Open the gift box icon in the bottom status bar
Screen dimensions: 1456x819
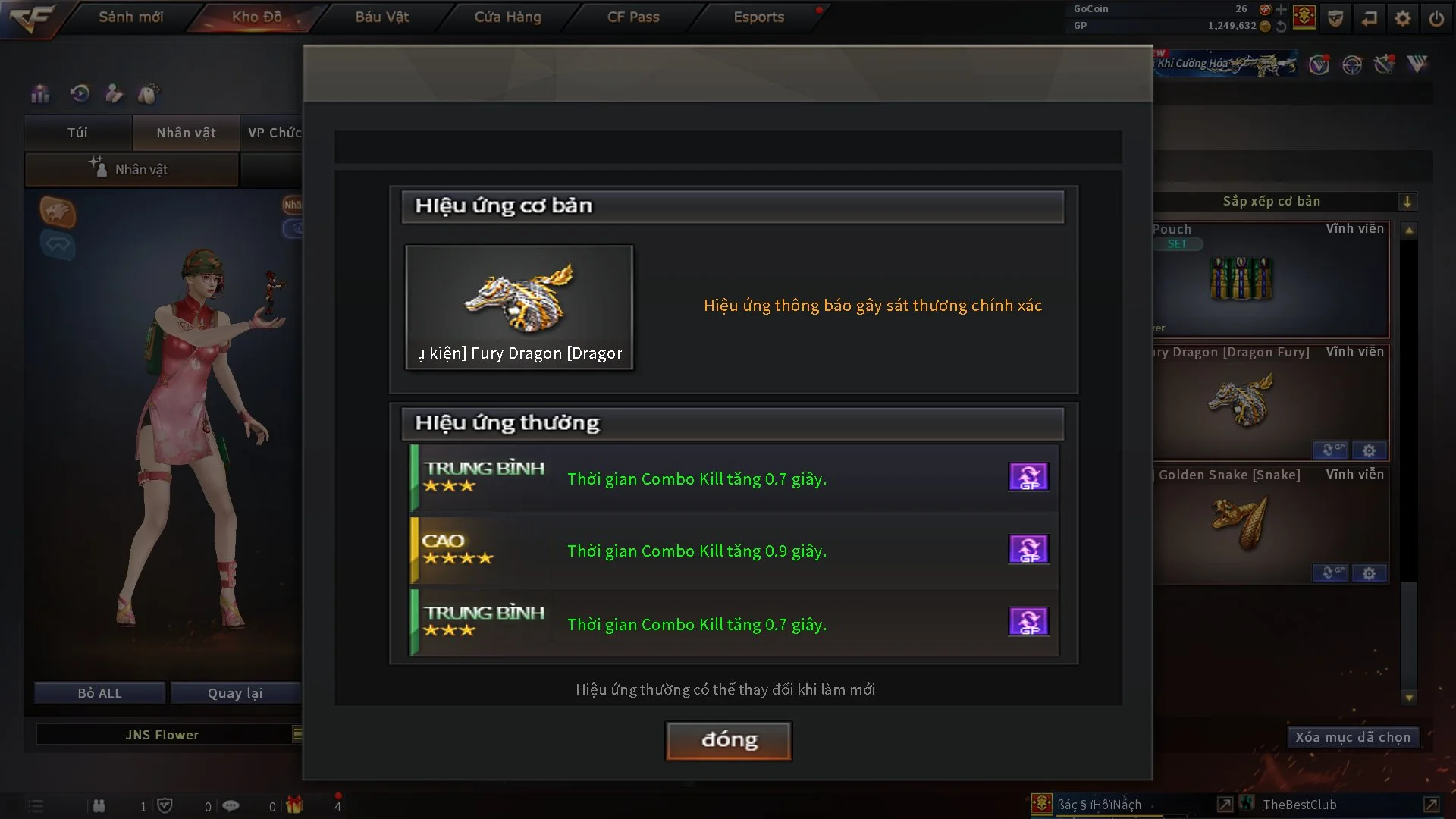pos(295,805)
